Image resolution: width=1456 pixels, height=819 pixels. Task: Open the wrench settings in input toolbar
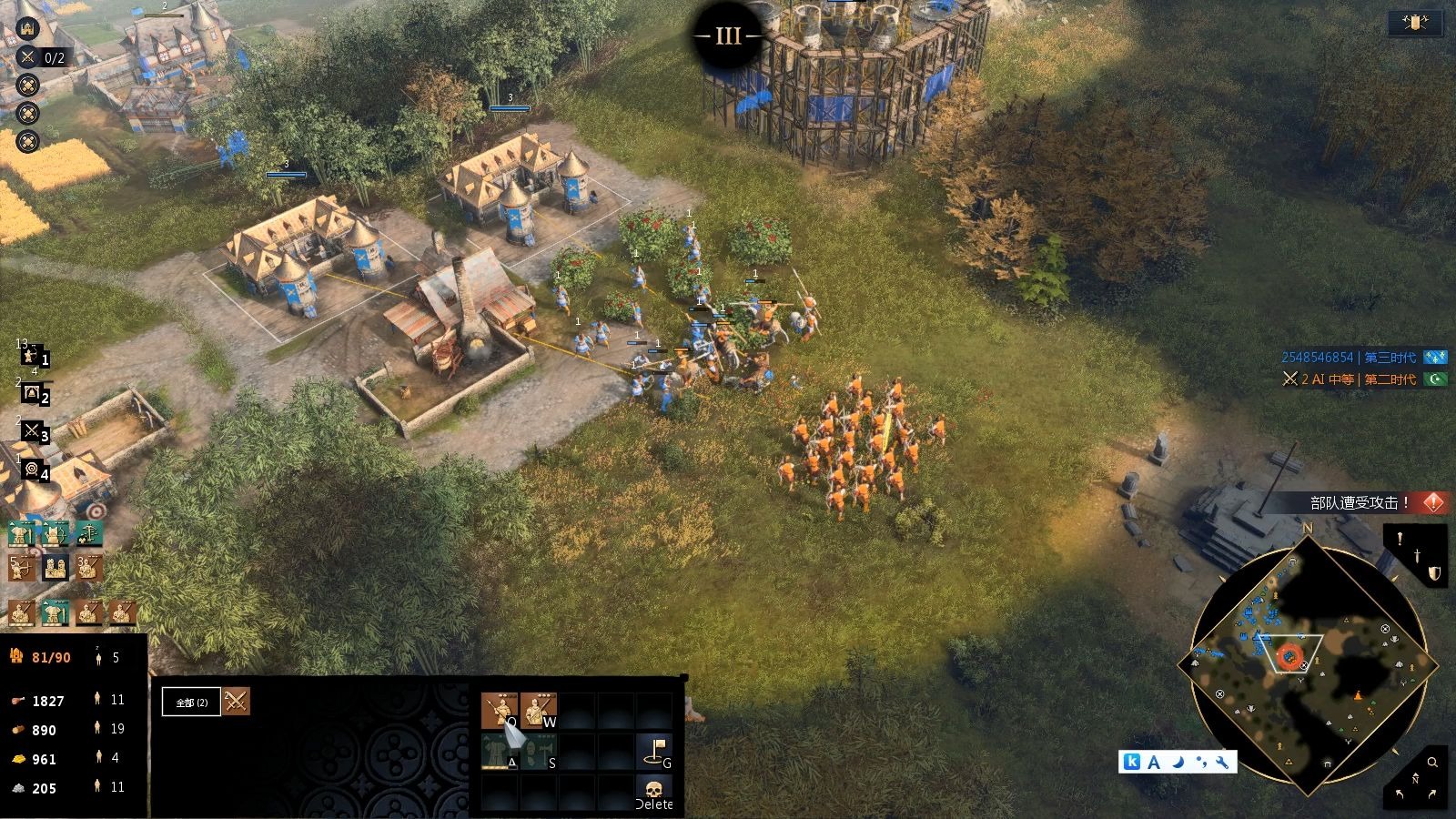(1222, 762)
